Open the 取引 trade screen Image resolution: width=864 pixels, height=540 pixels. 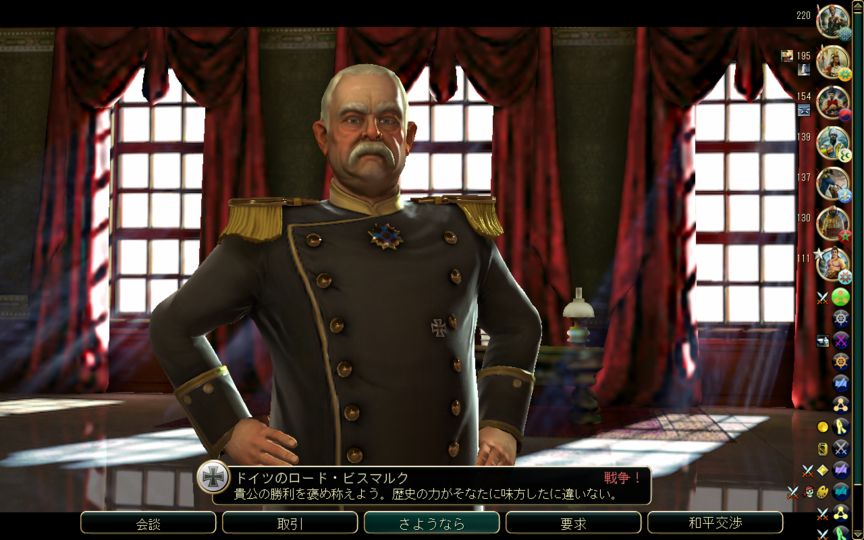tap(290, 523)
